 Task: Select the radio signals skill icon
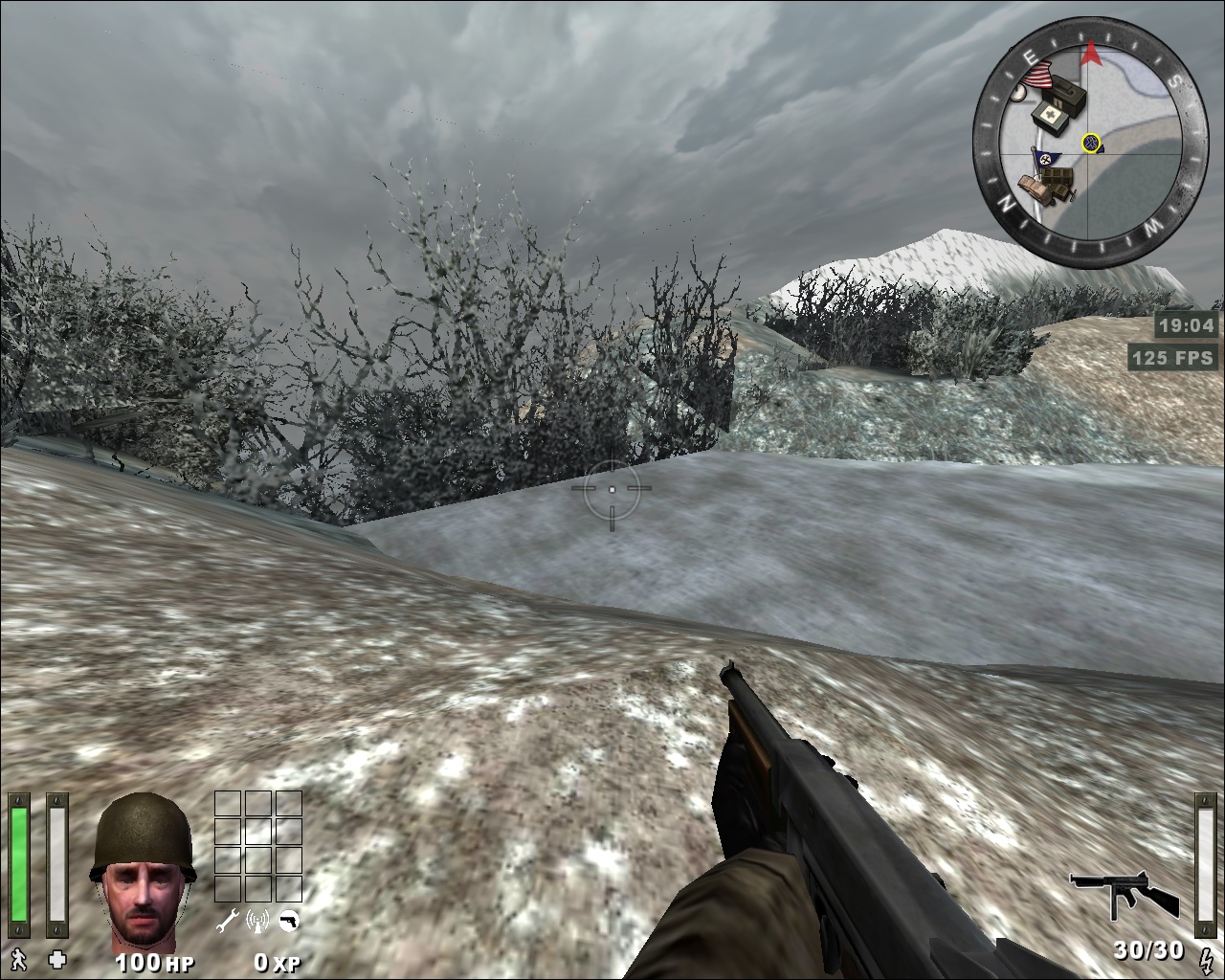[257, 921]
